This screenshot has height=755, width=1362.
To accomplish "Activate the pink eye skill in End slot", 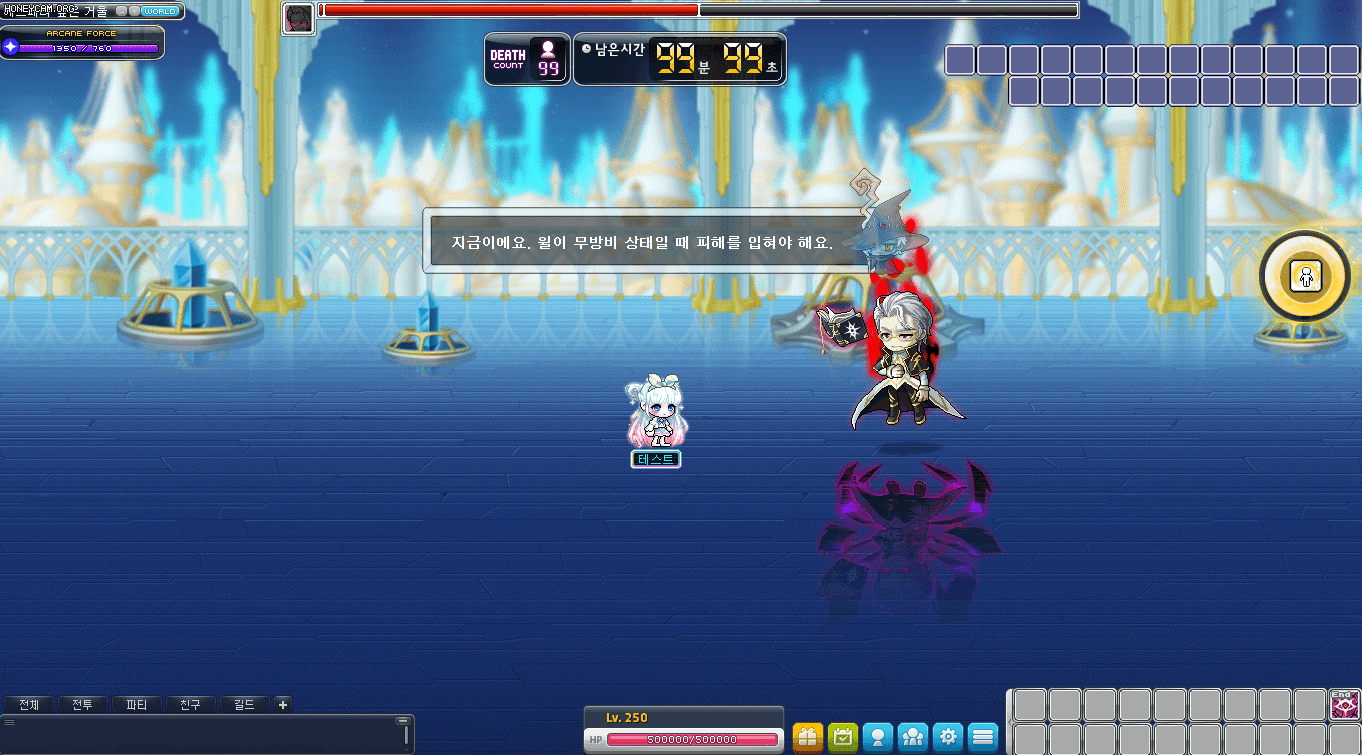I will (1344, 705).
